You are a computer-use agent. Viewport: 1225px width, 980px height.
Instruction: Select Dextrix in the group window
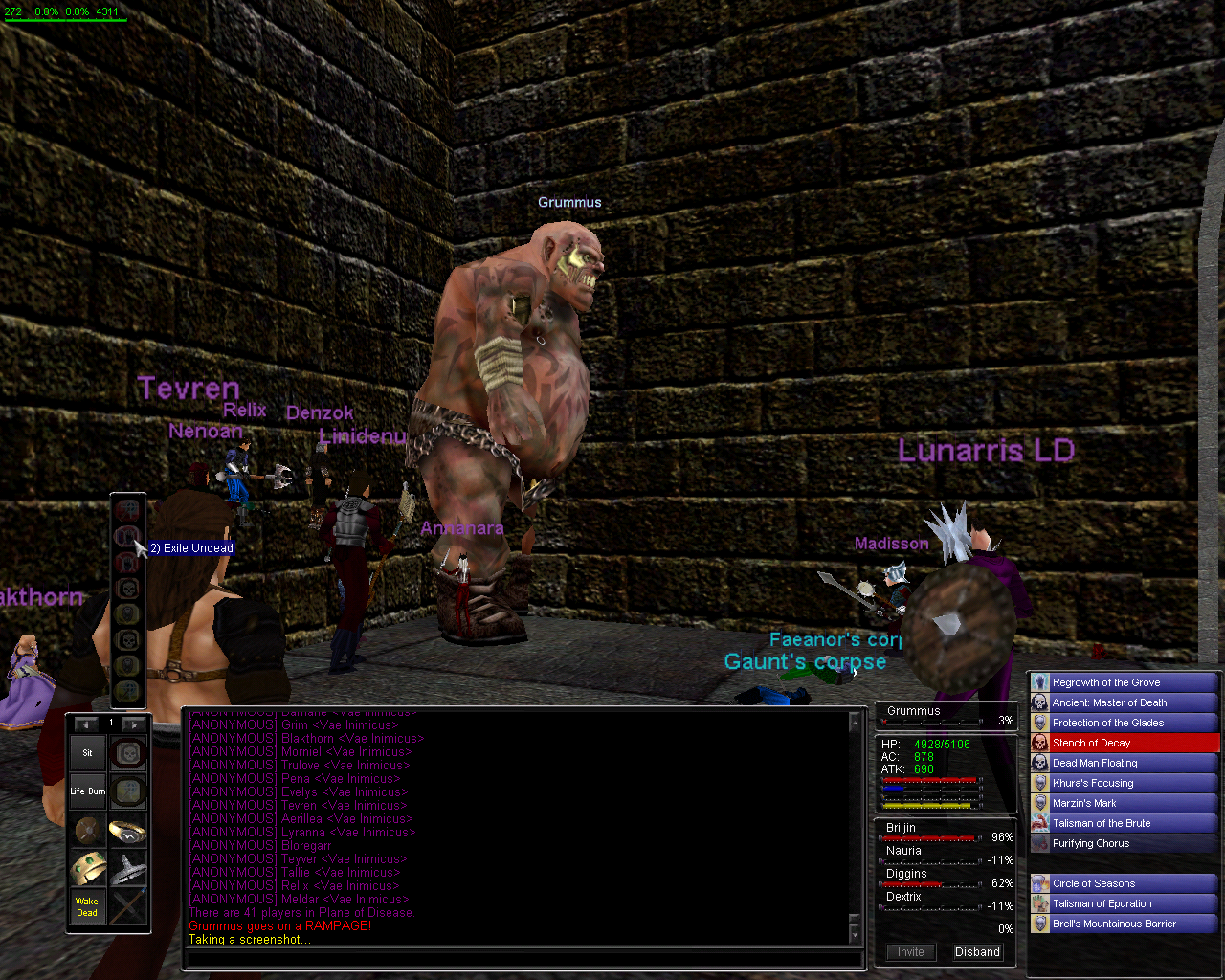(x=903, y=897)
